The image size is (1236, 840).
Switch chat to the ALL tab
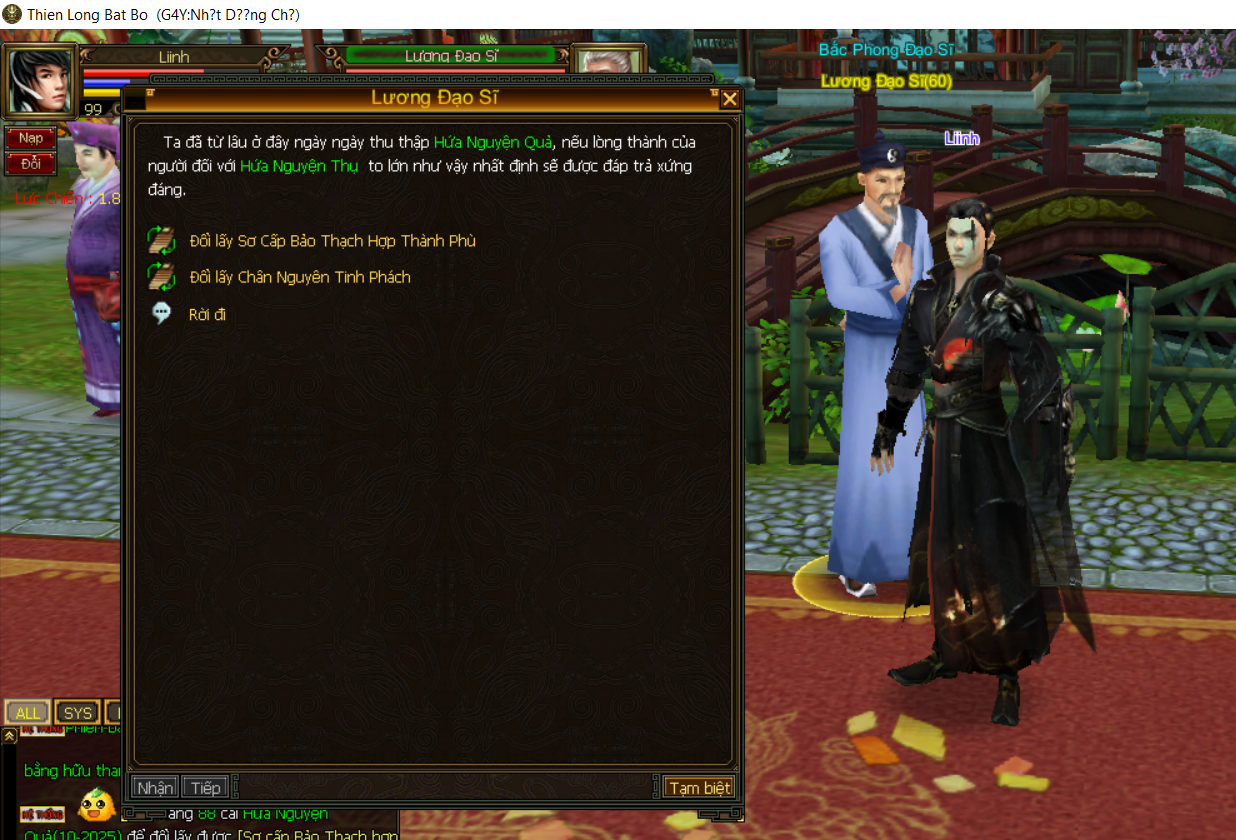[28, 713]
